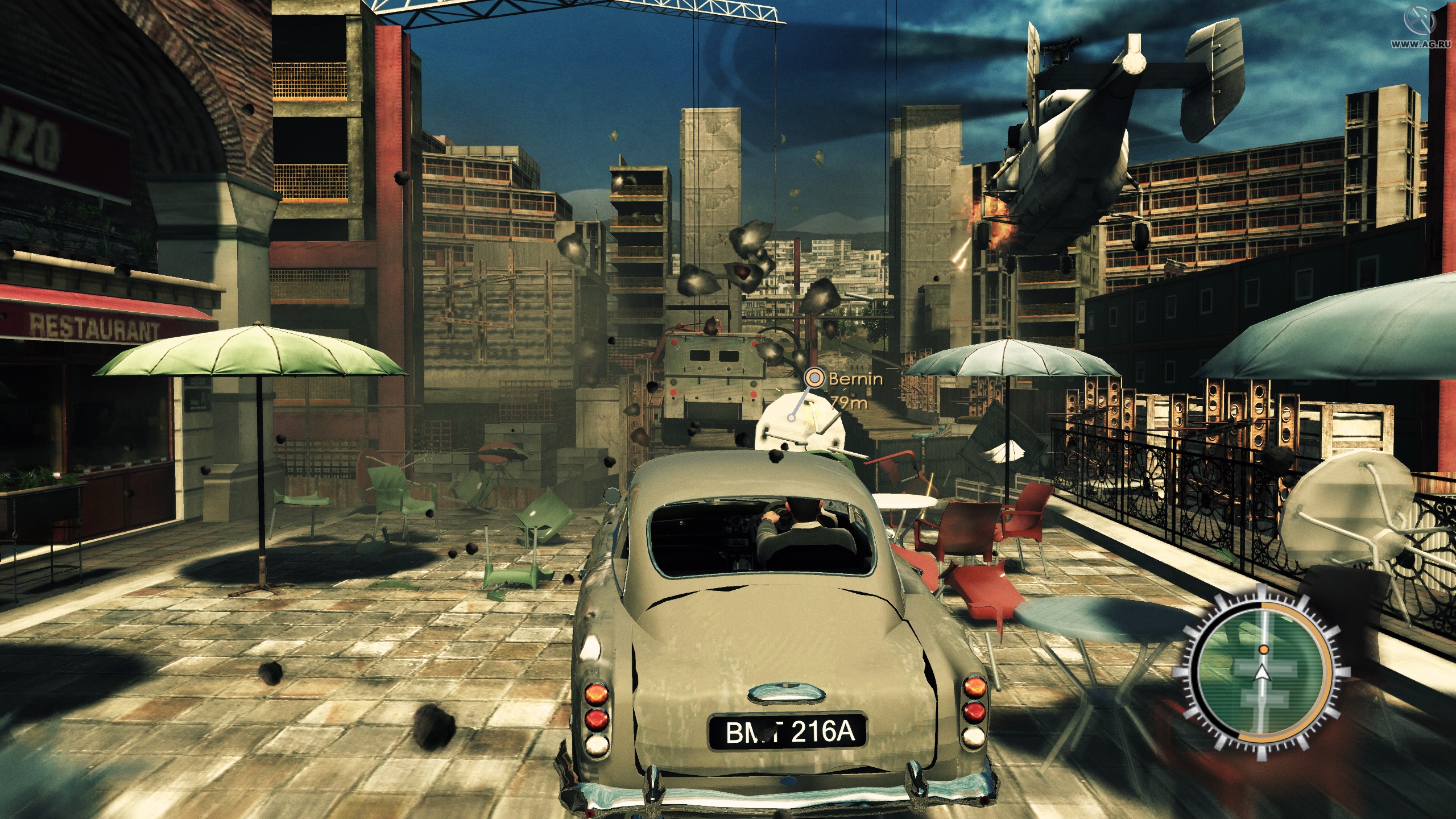The width and height of the screenshot is (1456, 819).
Task: Click the player arrow in the minimap
Action: 1263,674
